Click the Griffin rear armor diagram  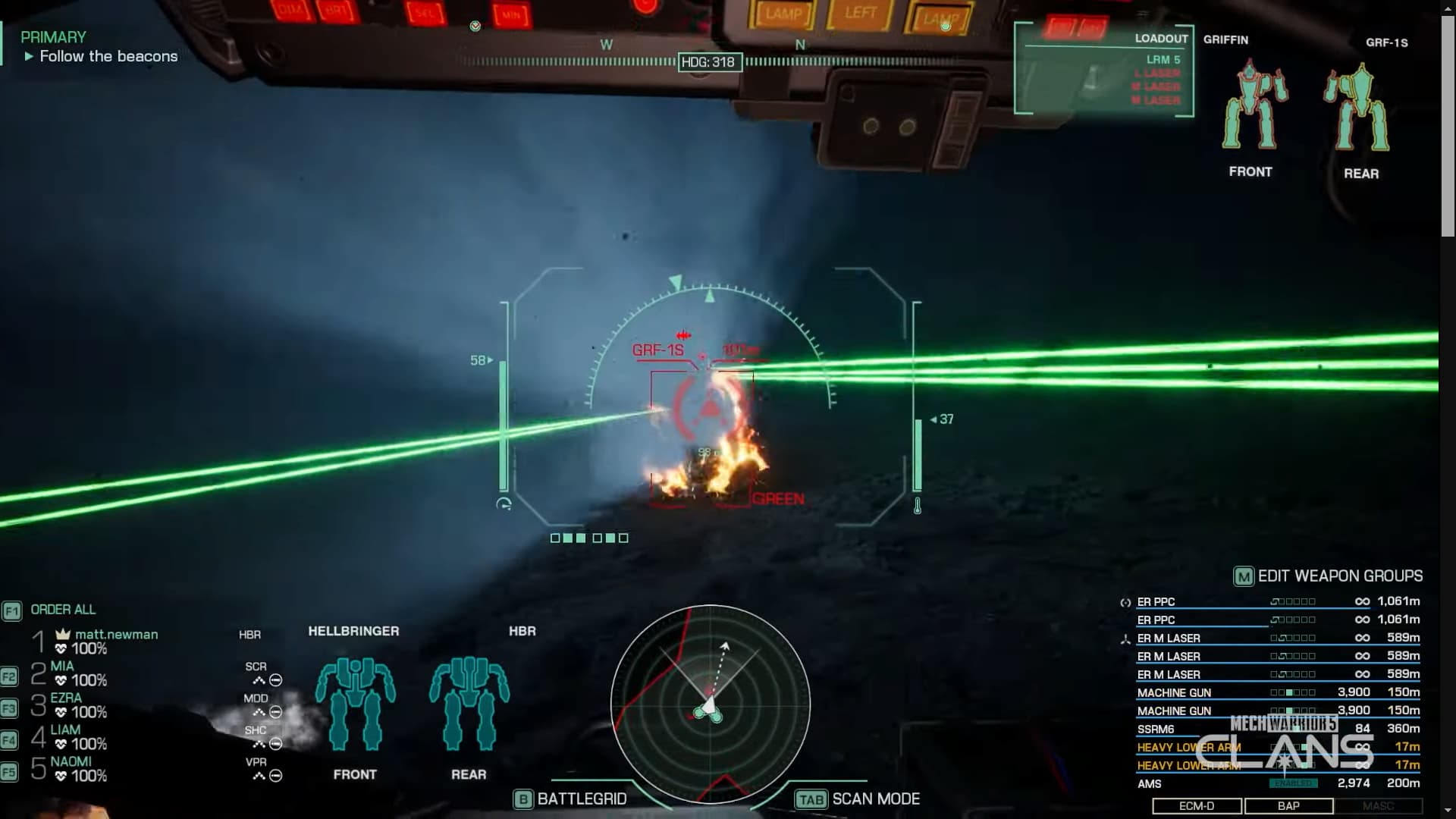tap(1360, 108)
